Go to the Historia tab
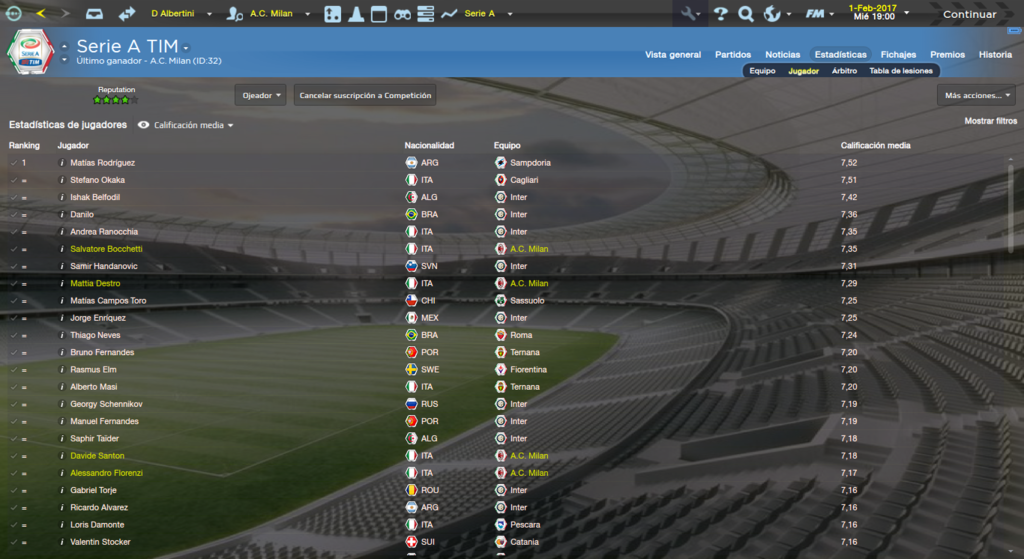Screen dimensions: 1024x559 click(x=995, y=55)
